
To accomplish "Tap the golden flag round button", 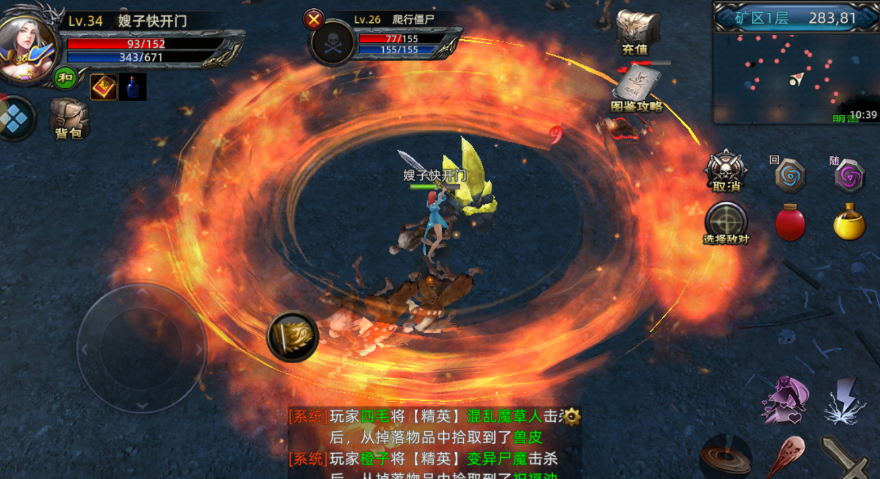I will click(x=293, y=337).
